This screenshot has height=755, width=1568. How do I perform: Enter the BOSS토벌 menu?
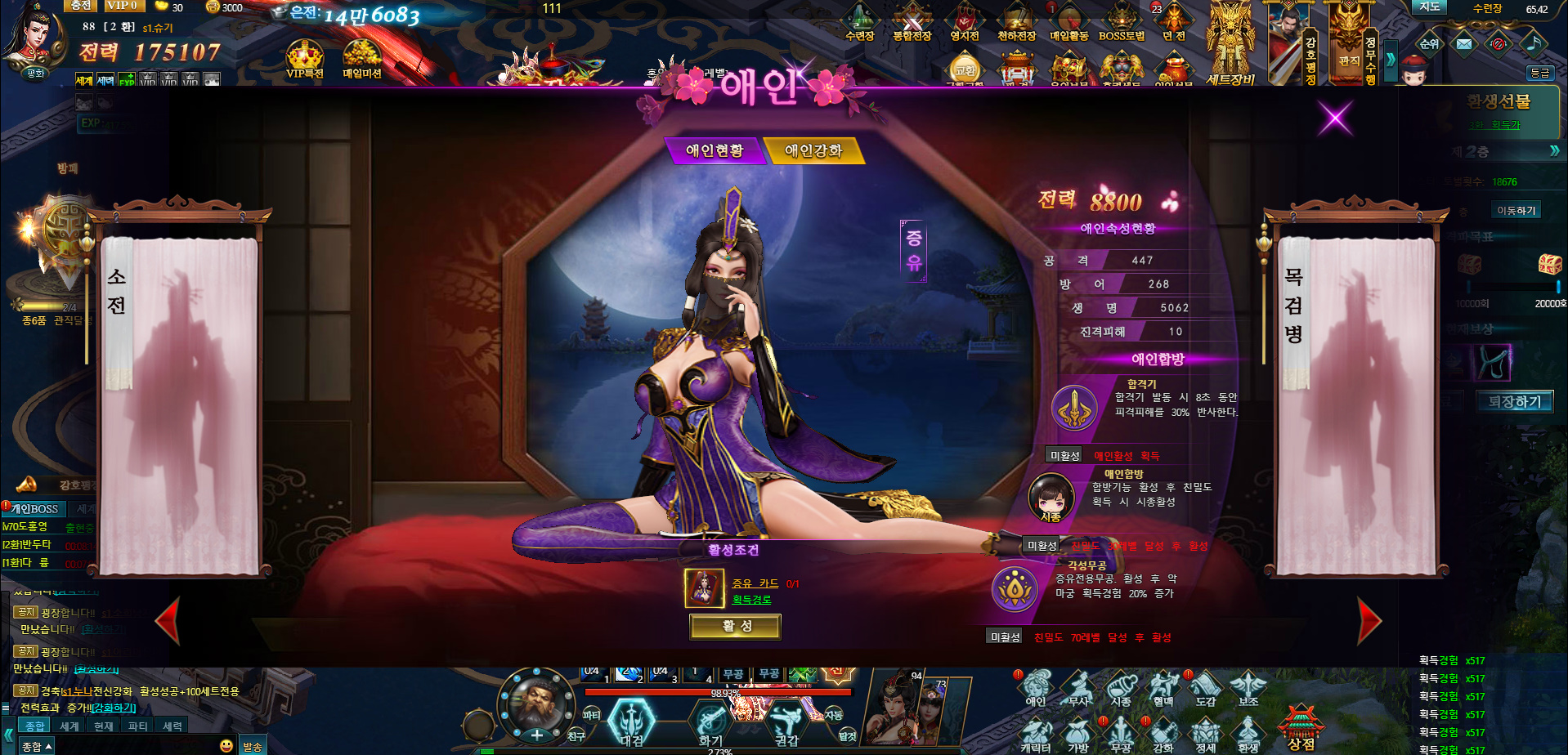click(1121, 22)
